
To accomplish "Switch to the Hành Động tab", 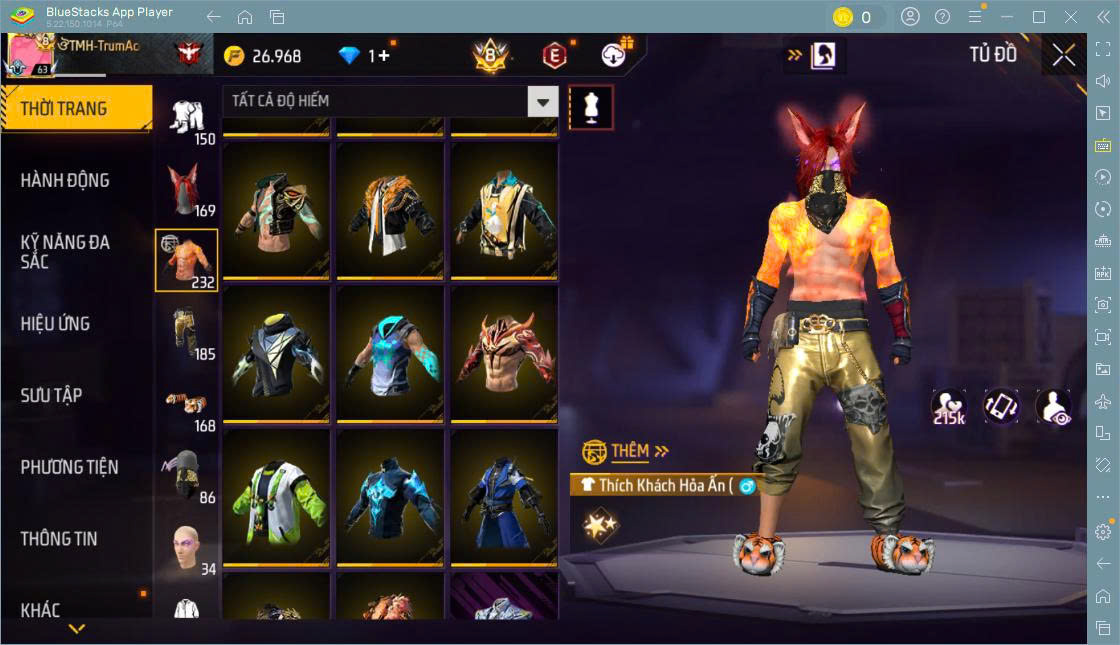I will [66, 180].
